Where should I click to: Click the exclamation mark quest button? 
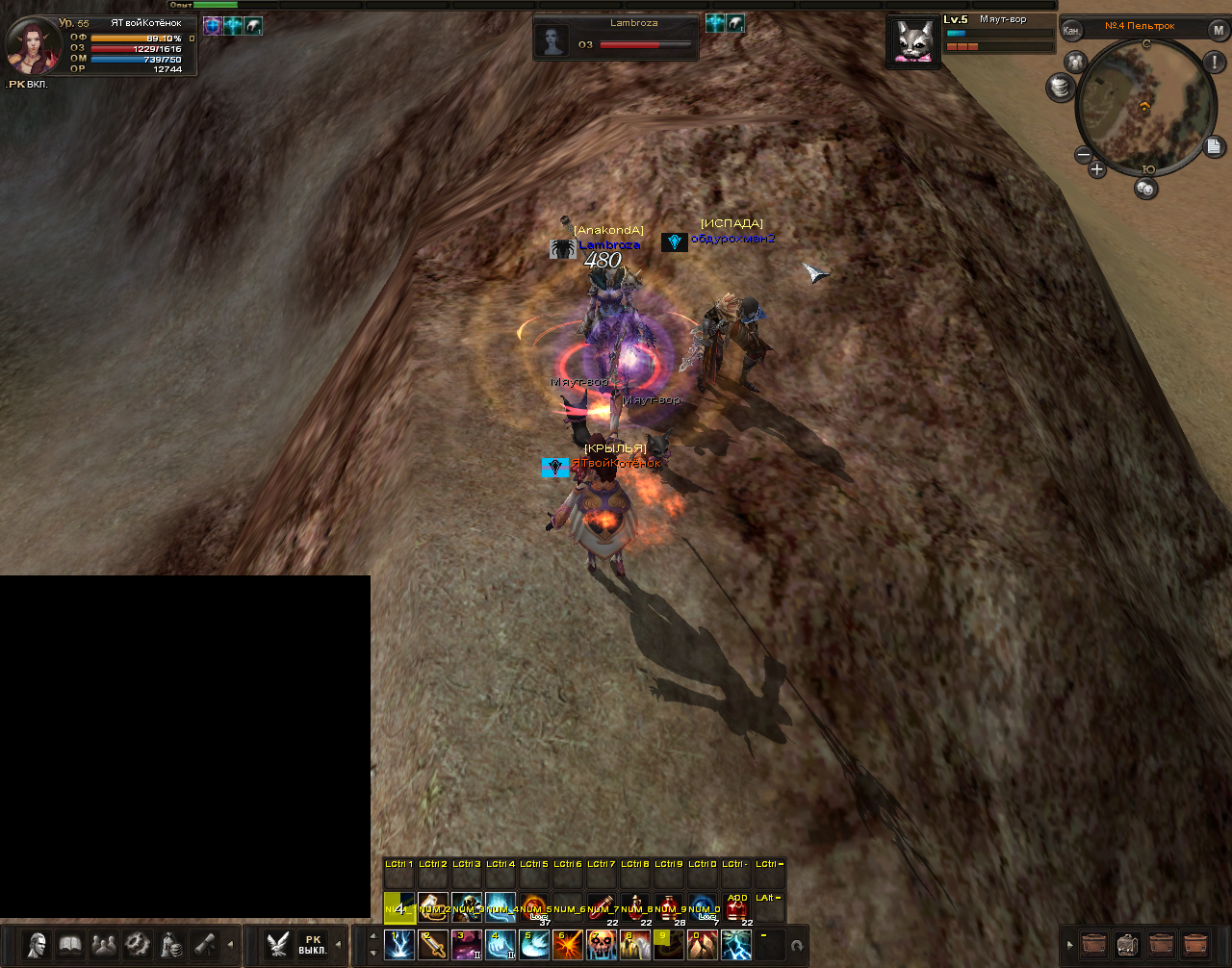click(1214, 64)
